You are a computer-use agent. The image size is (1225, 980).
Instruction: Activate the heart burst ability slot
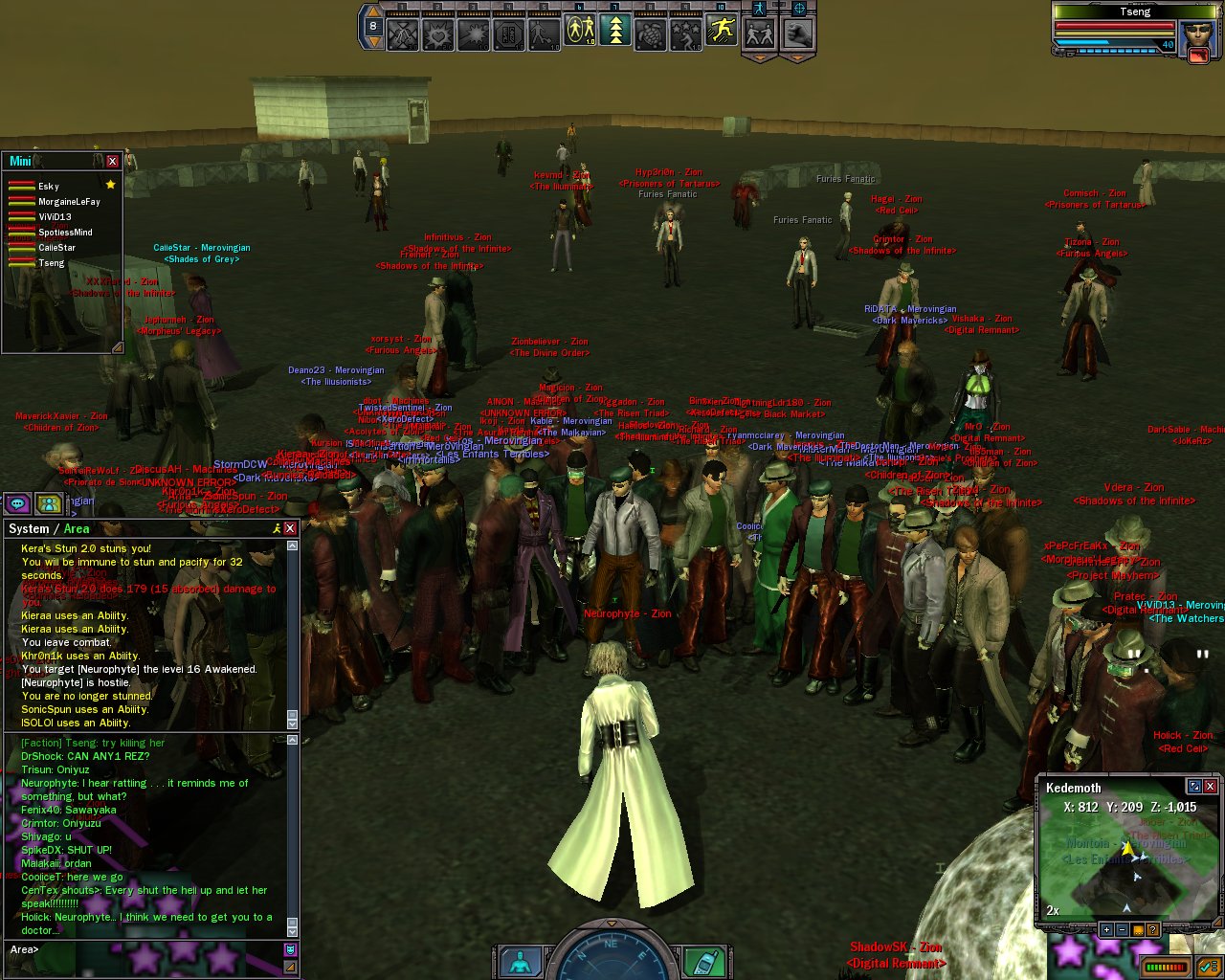[x=438, y=34]
